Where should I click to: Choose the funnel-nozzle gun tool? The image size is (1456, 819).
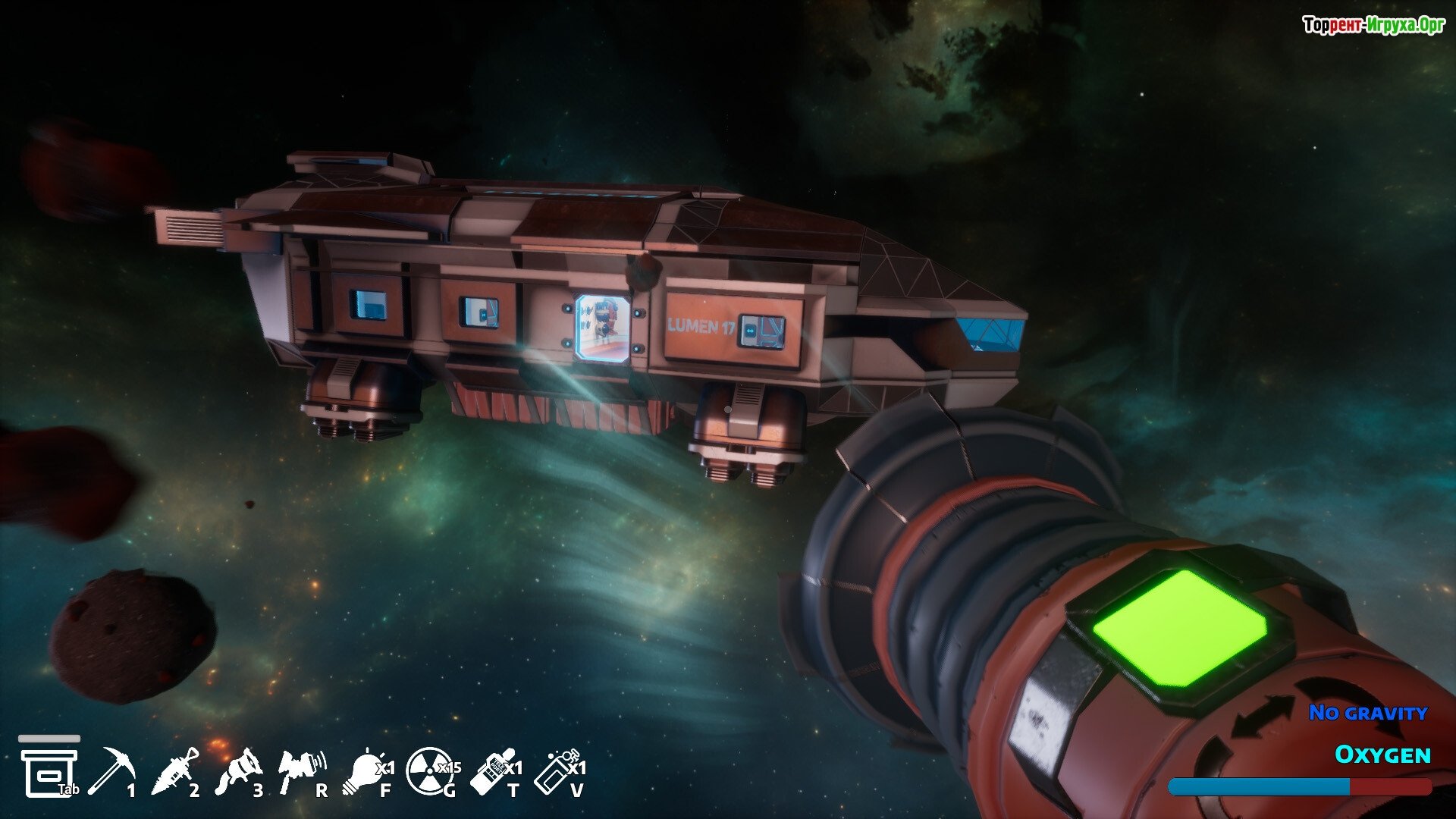pos(239,771)
